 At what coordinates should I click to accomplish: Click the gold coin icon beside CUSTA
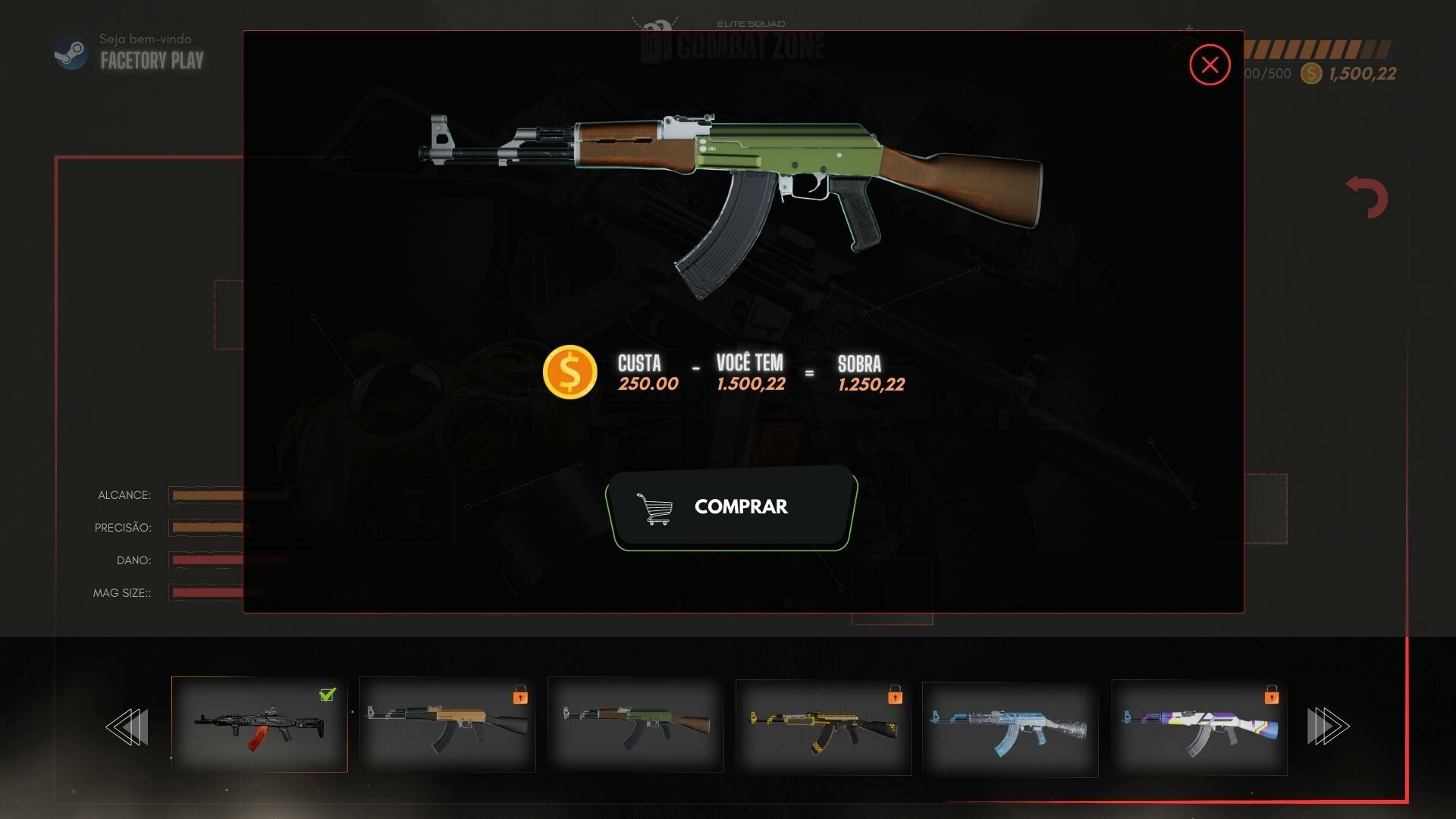(570, 372)
